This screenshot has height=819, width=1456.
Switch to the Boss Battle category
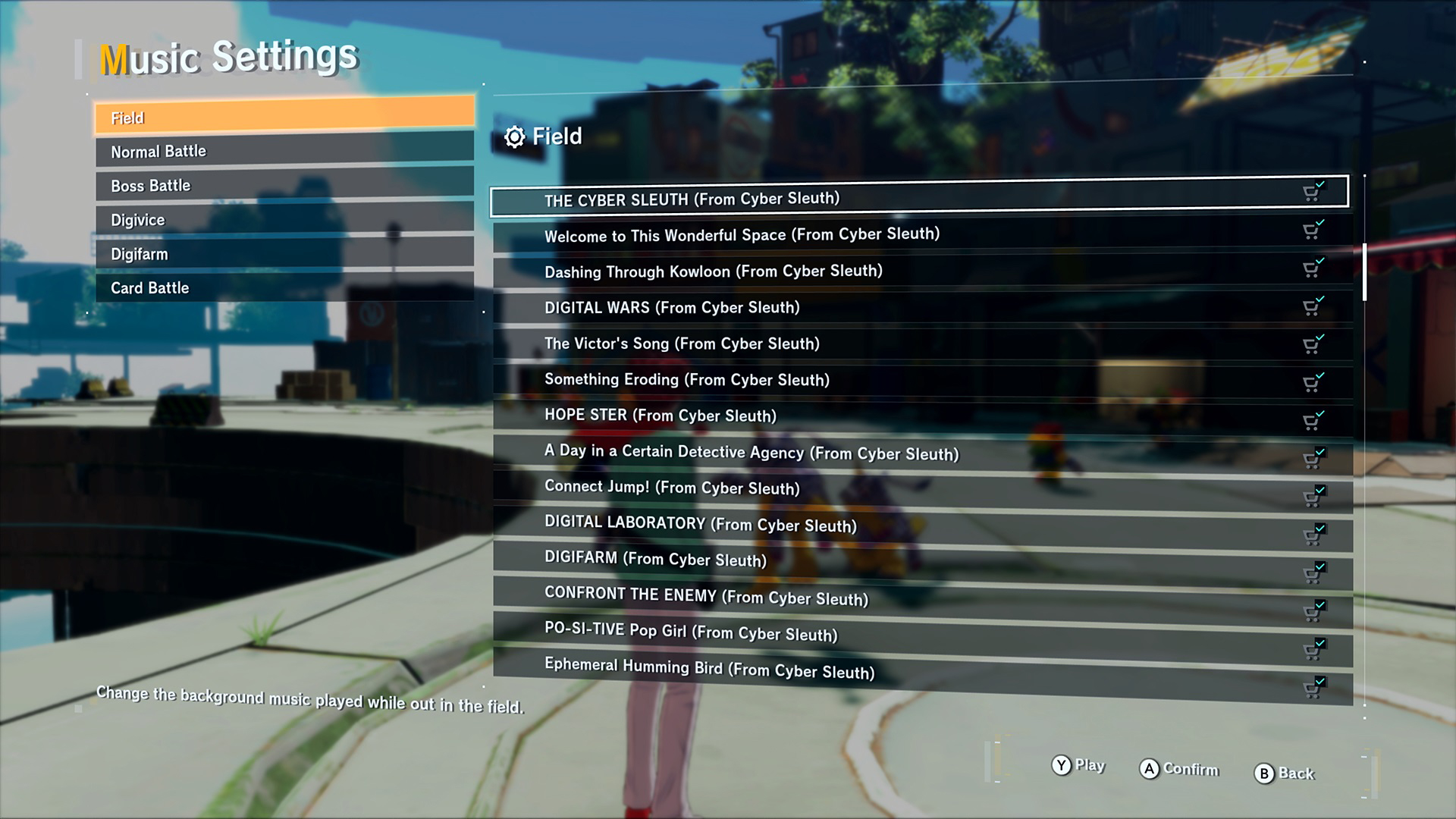click(x=284, y=185)
